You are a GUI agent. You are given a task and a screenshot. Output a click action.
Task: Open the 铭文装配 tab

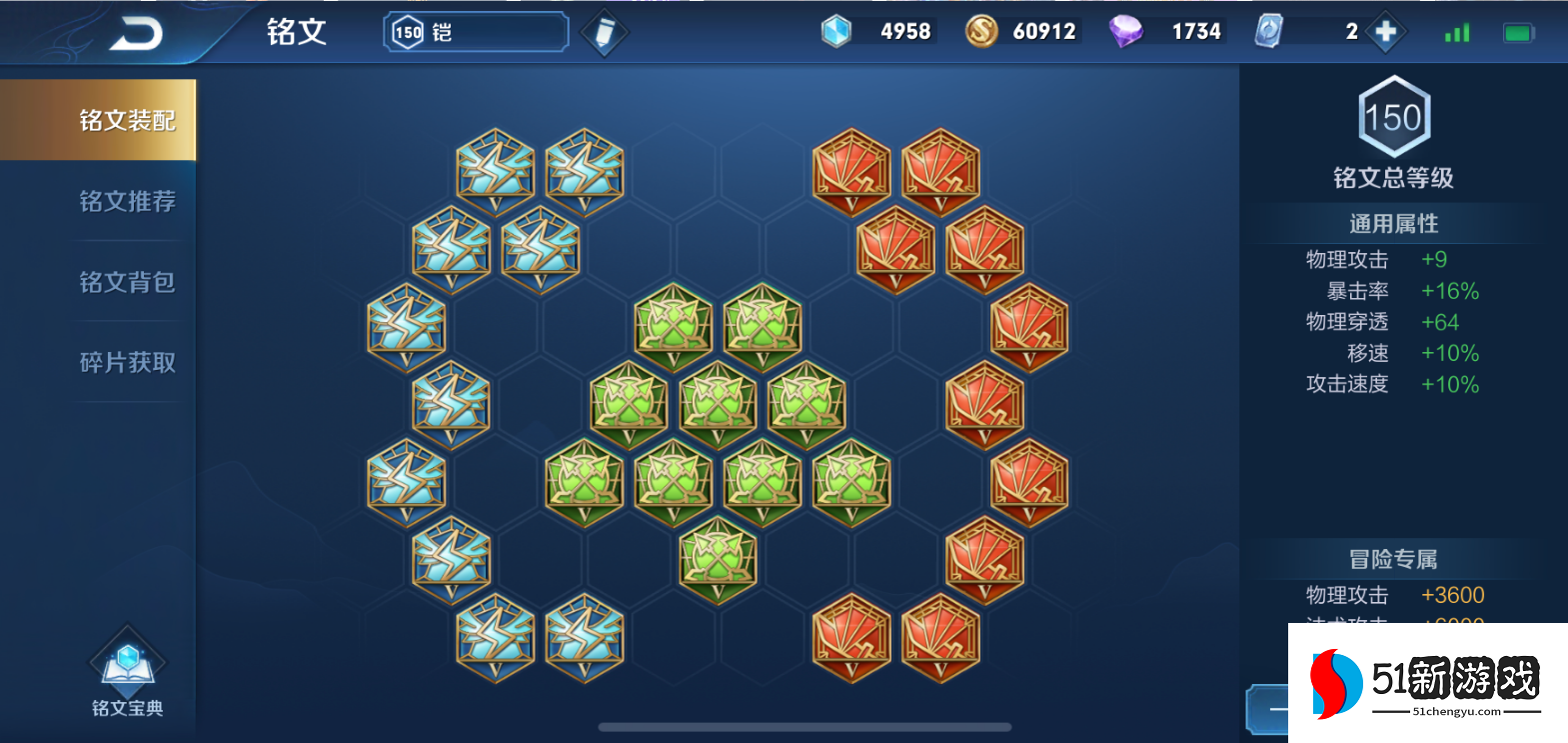(127, 120)
